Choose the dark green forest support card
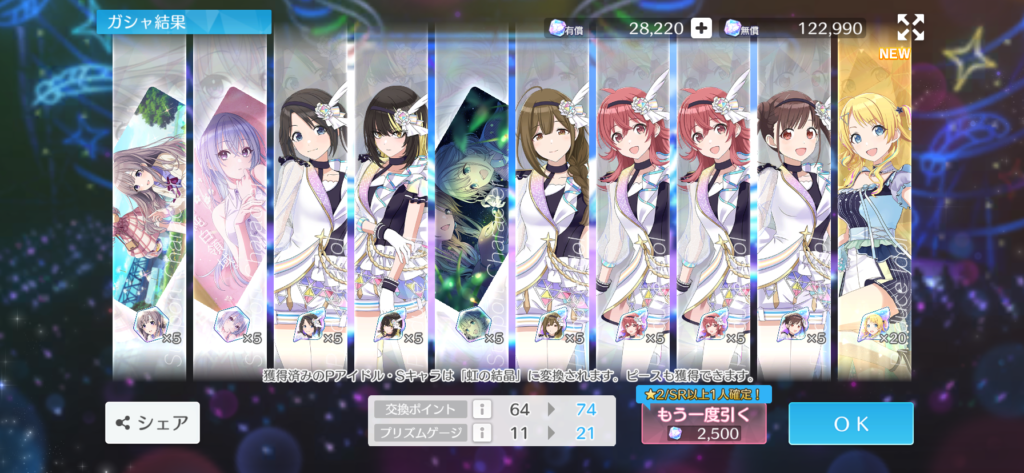The width and height of the screenshot is (1024, 473). point(471,200)
